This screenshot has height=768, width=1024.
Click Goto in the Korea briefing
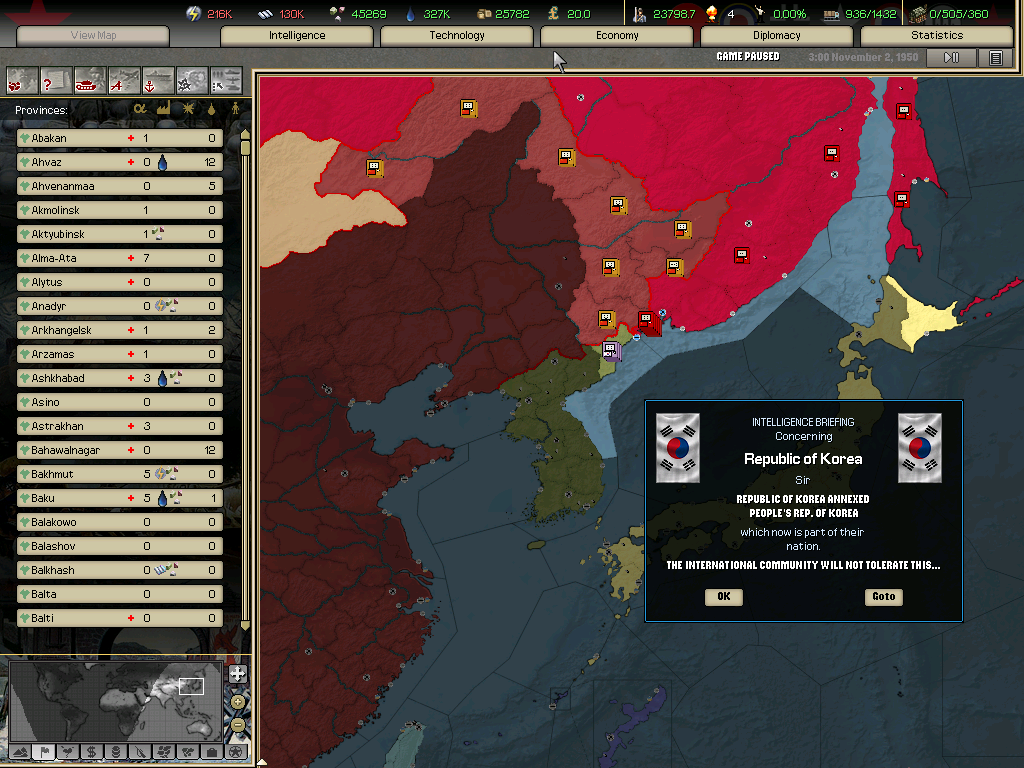tap(883, 597)
